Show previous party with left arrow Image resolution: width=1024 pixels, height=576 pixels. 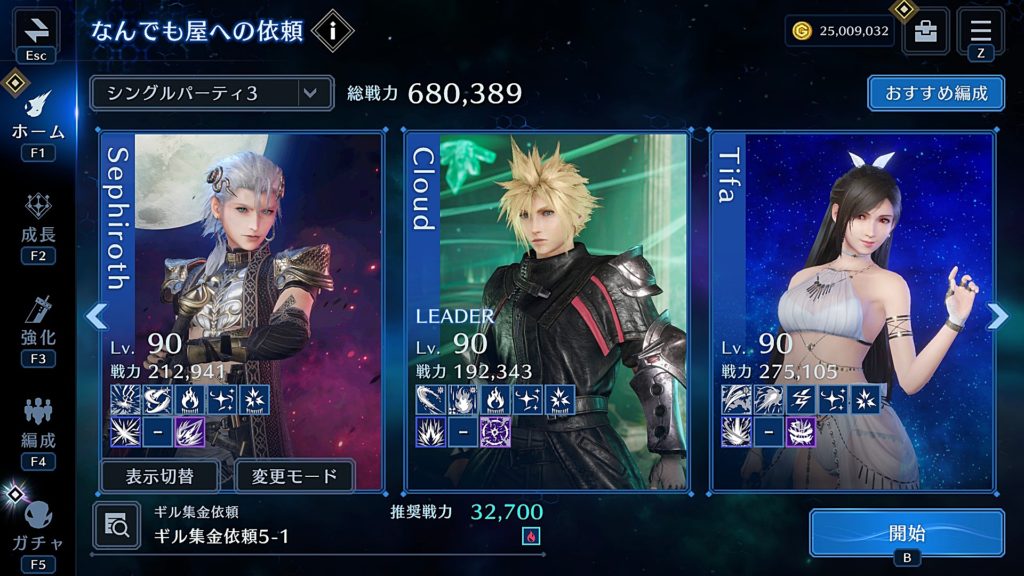pos(96,316)
